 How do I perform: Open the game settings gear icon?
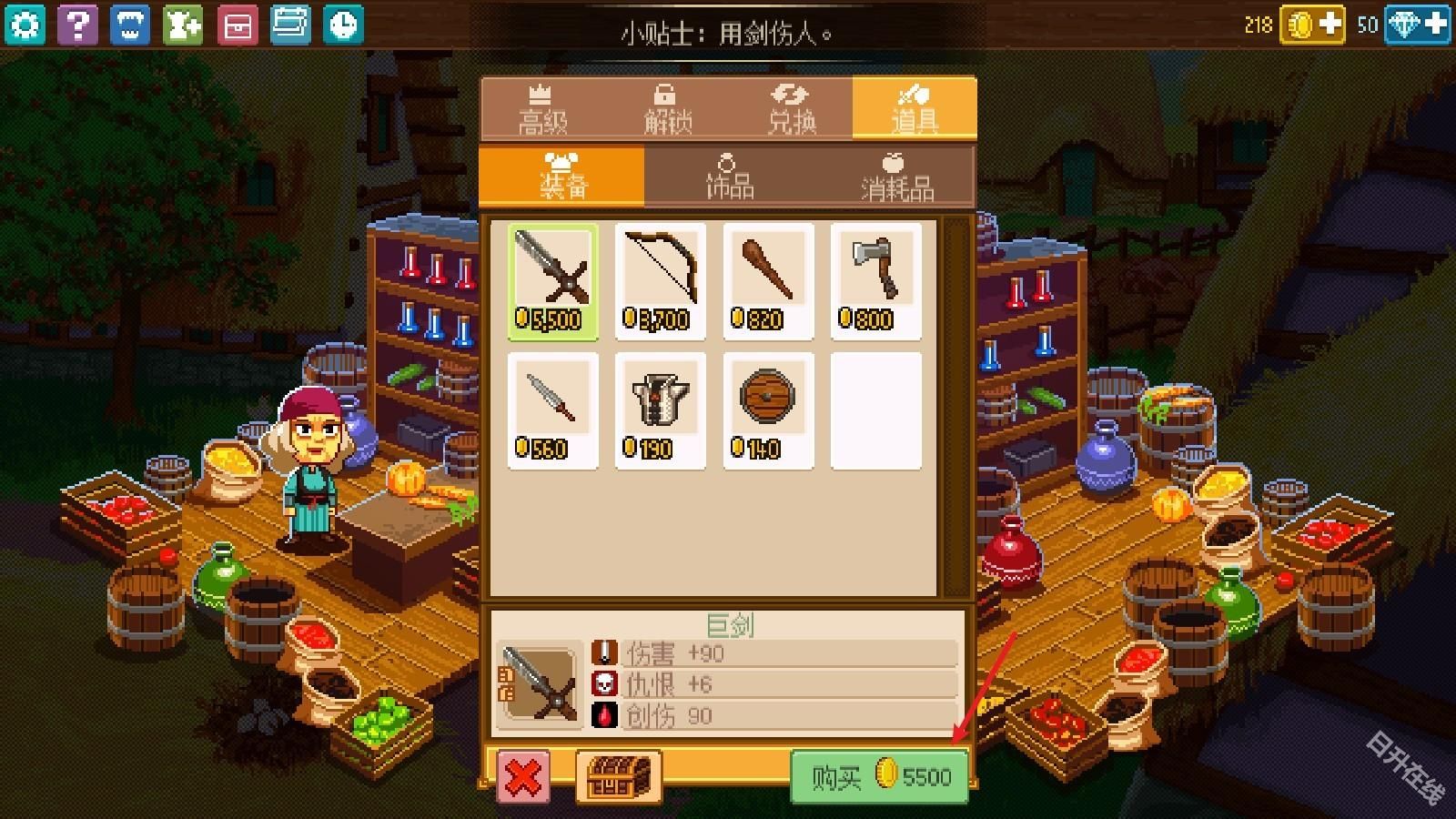click(25, 25)
